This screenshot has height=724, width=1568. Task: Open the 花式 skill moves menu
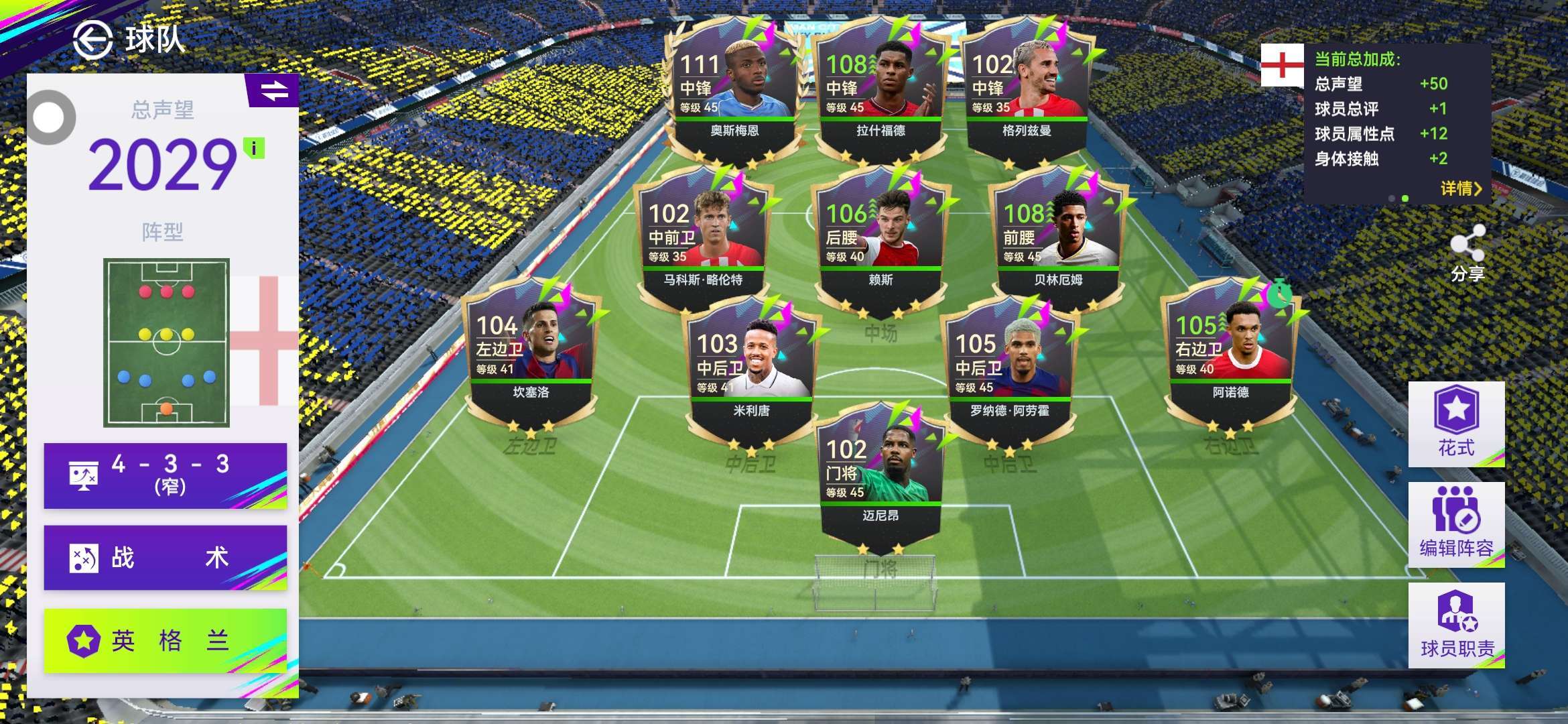pyautogui.click(x=1456, y=424)
